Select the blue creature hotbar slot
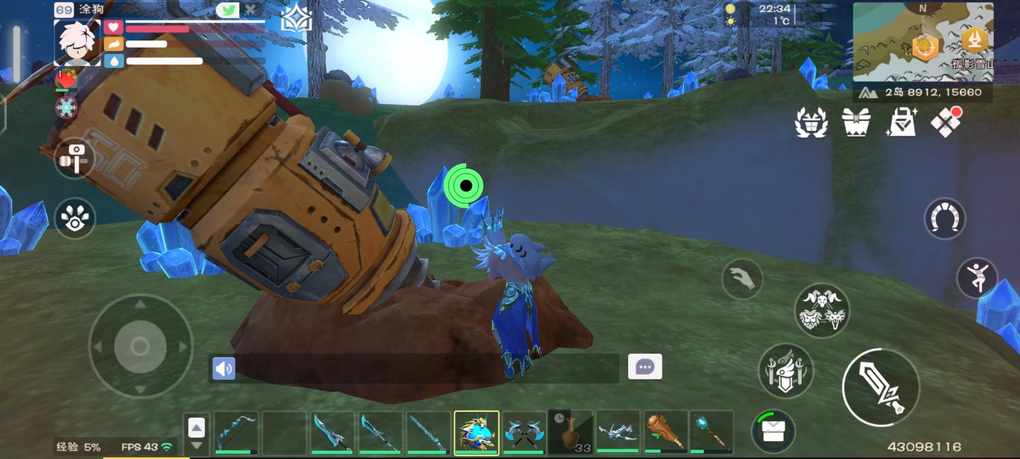The height and width of the screenshot is (459, 1020). coord(476,433)
